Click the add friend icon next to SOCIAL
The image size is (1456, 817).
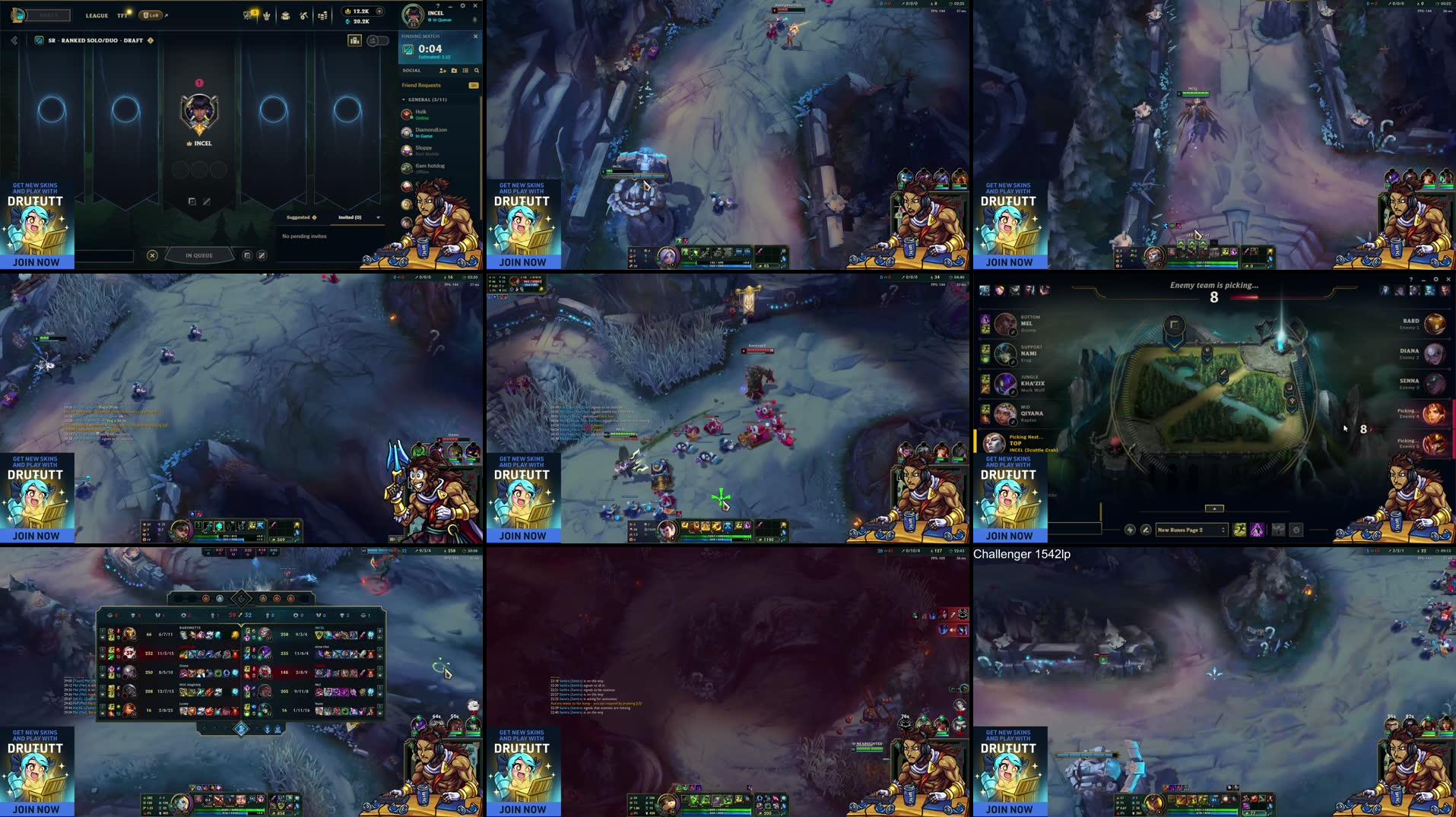443,71
